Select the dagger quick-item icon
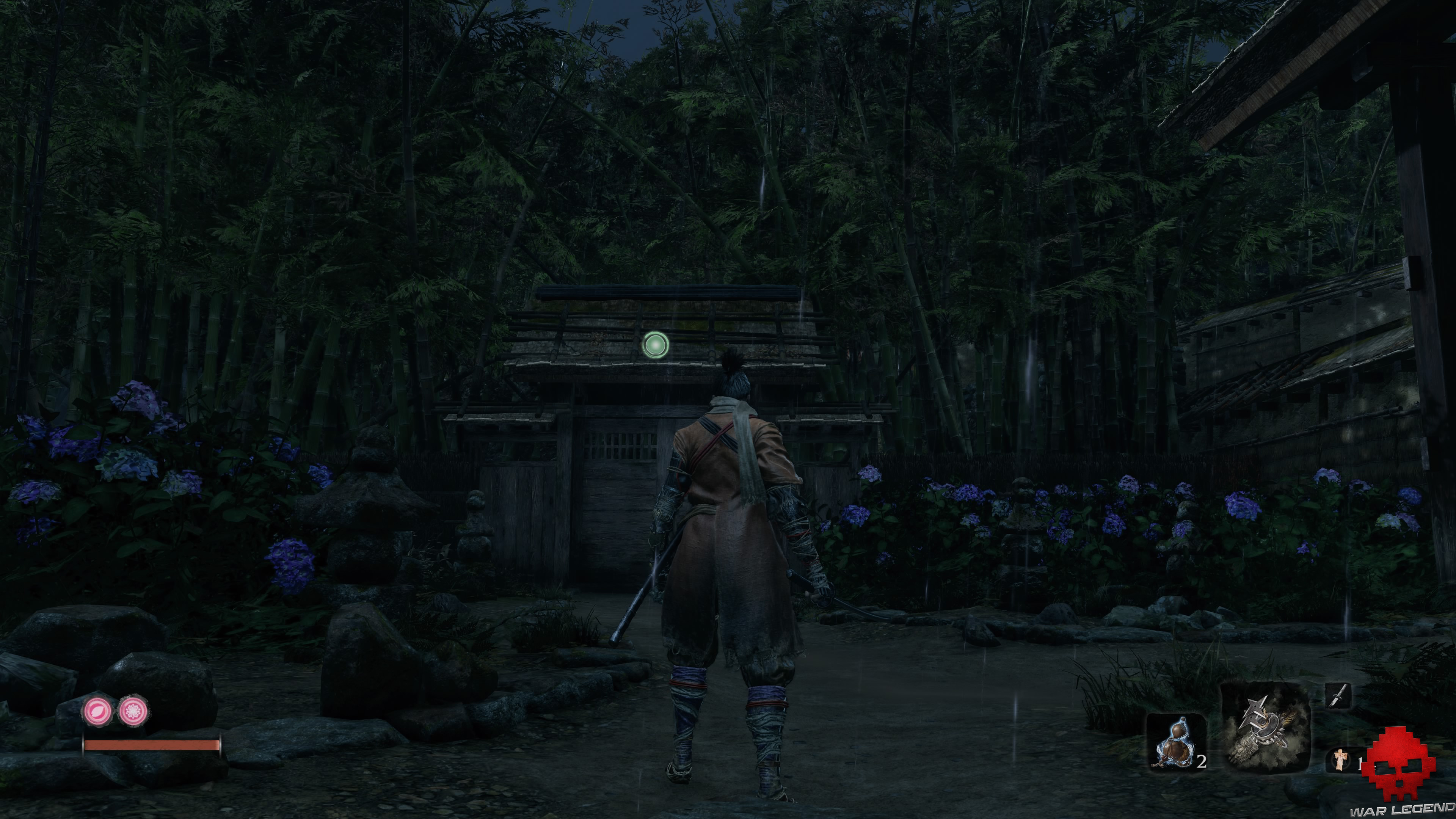Image resolution: width=1456 pixels, height=819 pixels. click(1338, 696)
